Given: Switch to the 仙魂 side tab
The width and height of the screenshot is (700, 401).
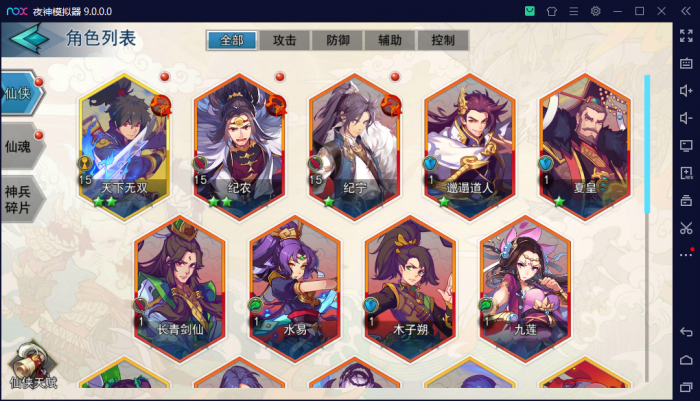Looking at the screenshot, I should pyautogui.click(x=20, y=146).
